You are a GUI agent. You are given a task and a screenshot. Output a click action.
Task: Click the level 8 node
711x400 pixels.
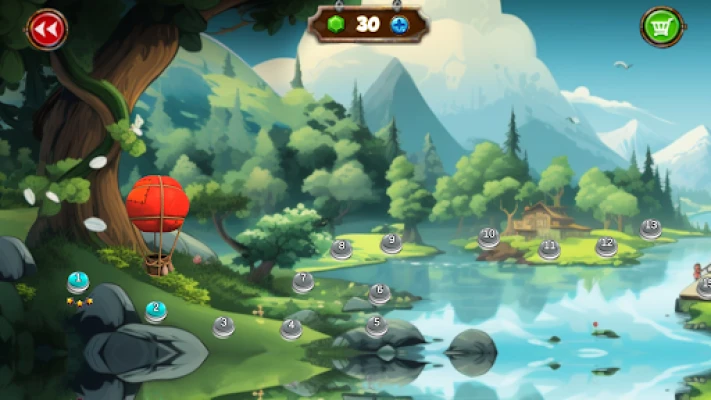click(341, 249)
